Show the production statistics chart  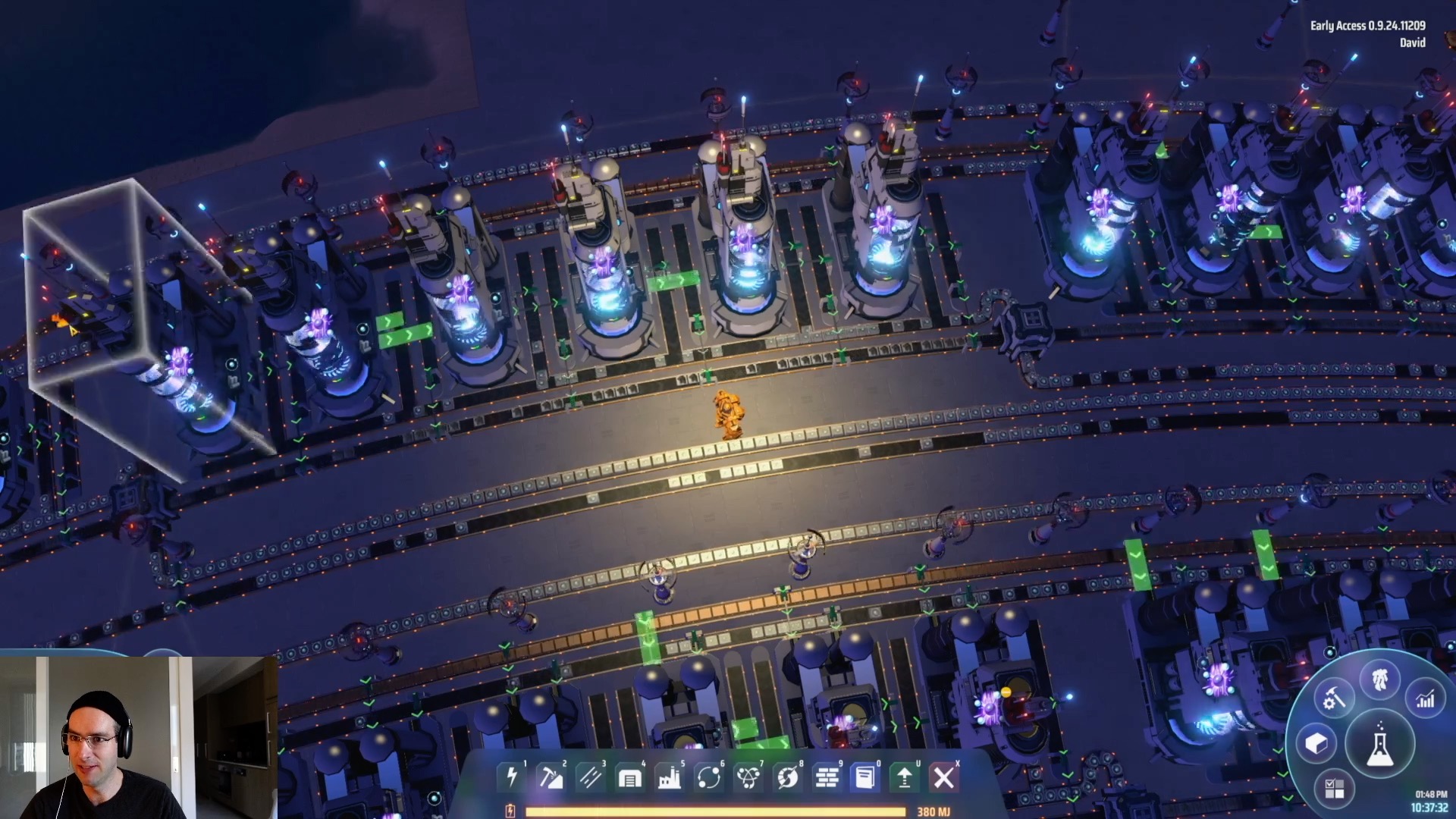tap(1426, 699)
